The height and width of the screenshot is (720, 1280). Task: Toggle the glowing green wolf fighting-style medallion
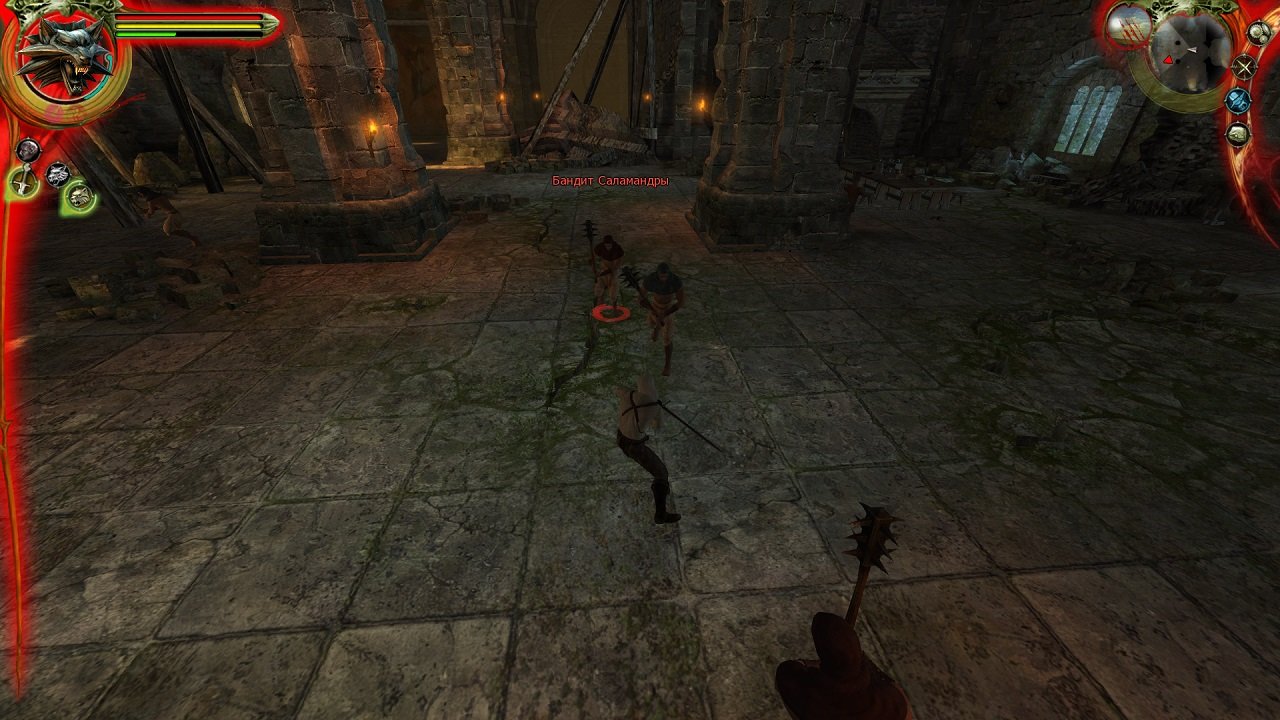[78, 196]
